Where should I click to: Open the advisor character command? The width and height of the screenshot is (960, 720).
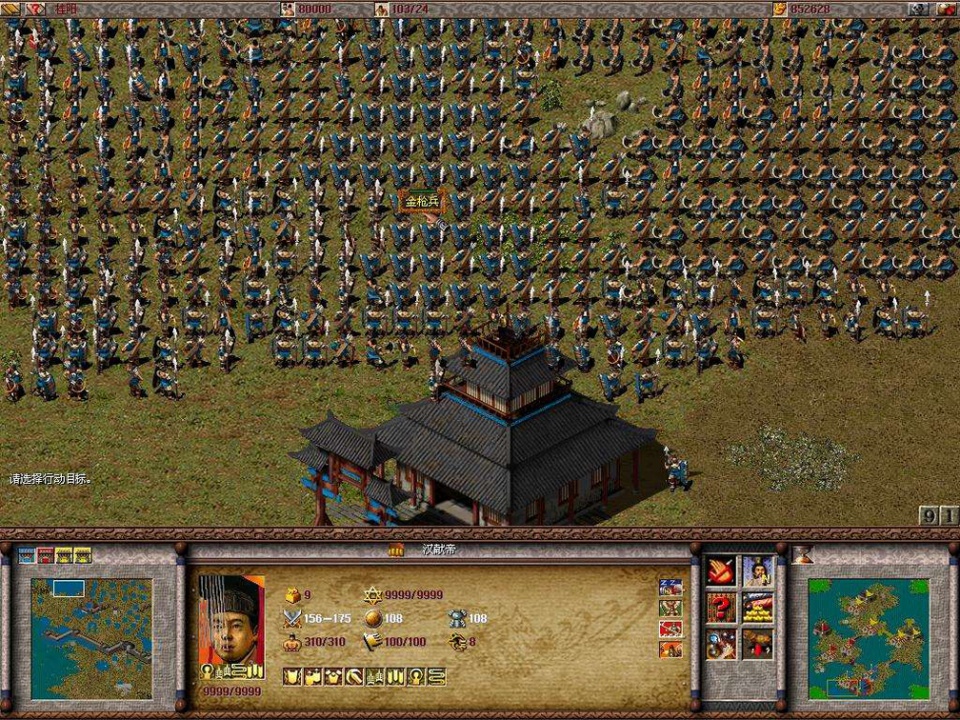tap(757, 572)
